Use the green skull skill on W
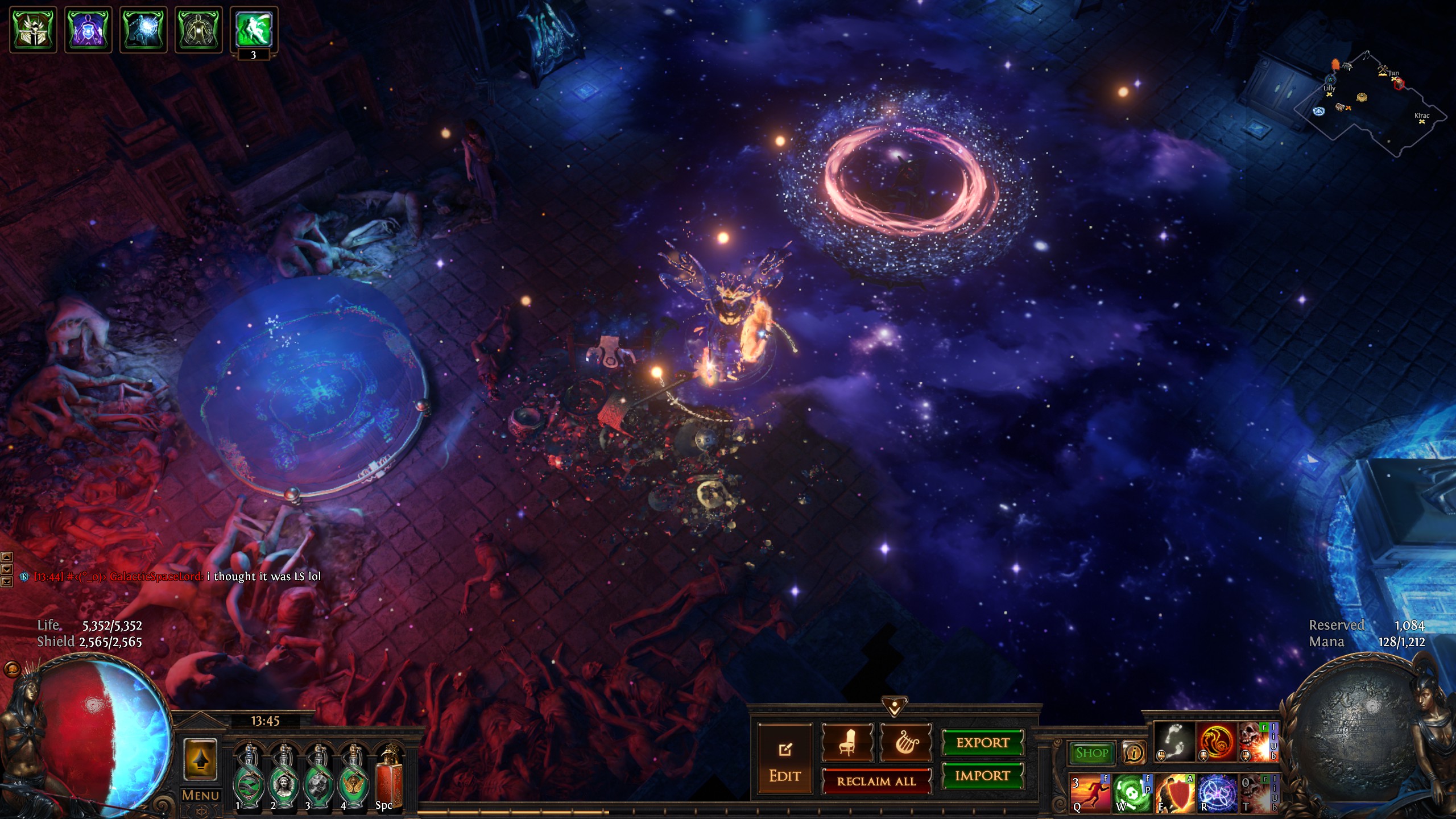 point(1132,793)
